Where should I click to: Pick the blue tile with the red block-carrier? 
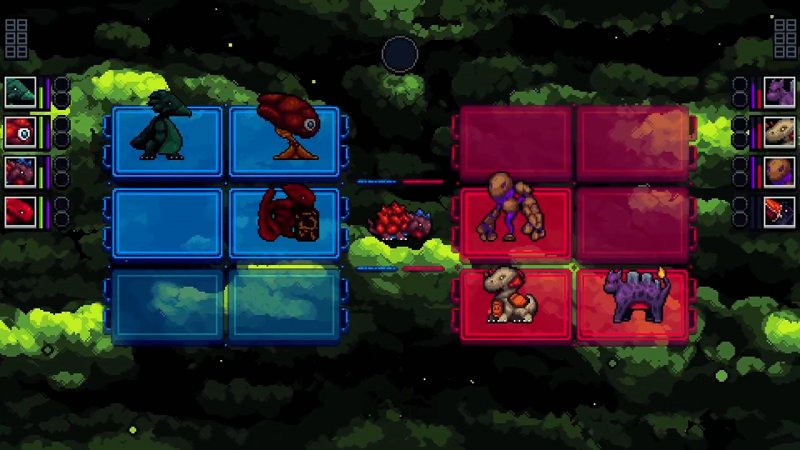pyautogui.click(x=285, y=222)
